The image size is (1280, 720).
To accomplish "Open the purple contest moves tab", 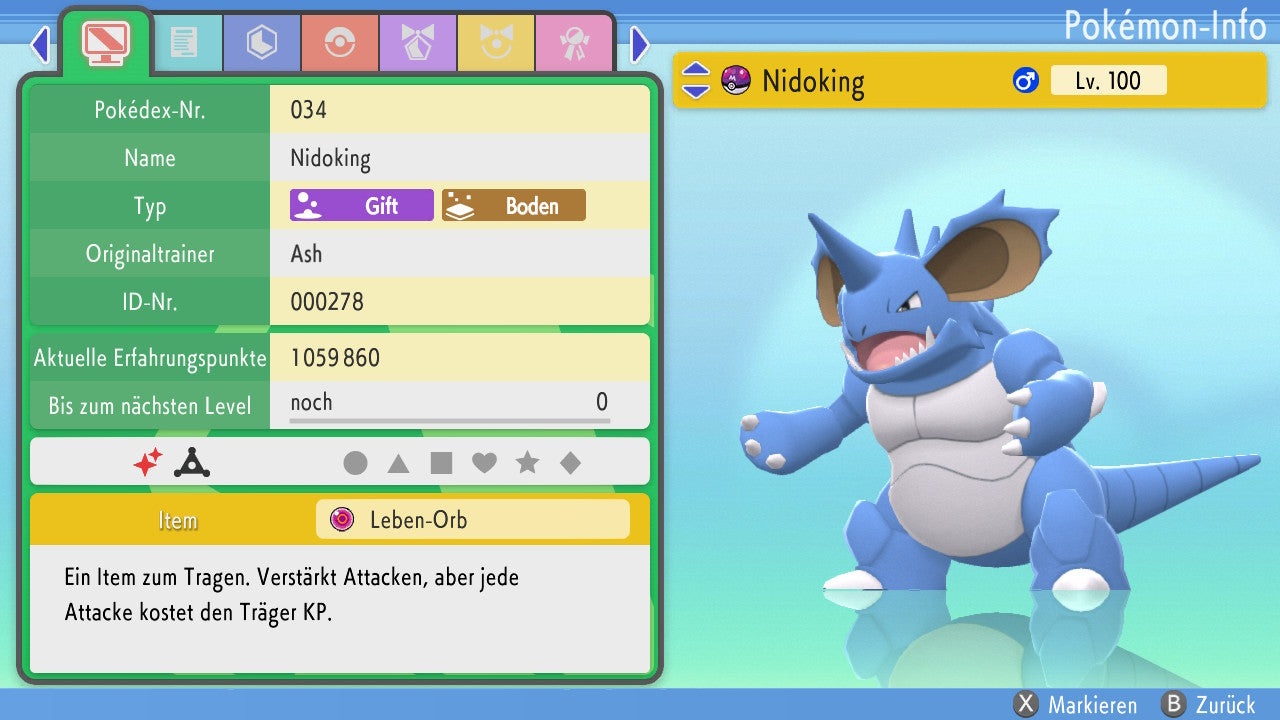I will tap(418, 43).
